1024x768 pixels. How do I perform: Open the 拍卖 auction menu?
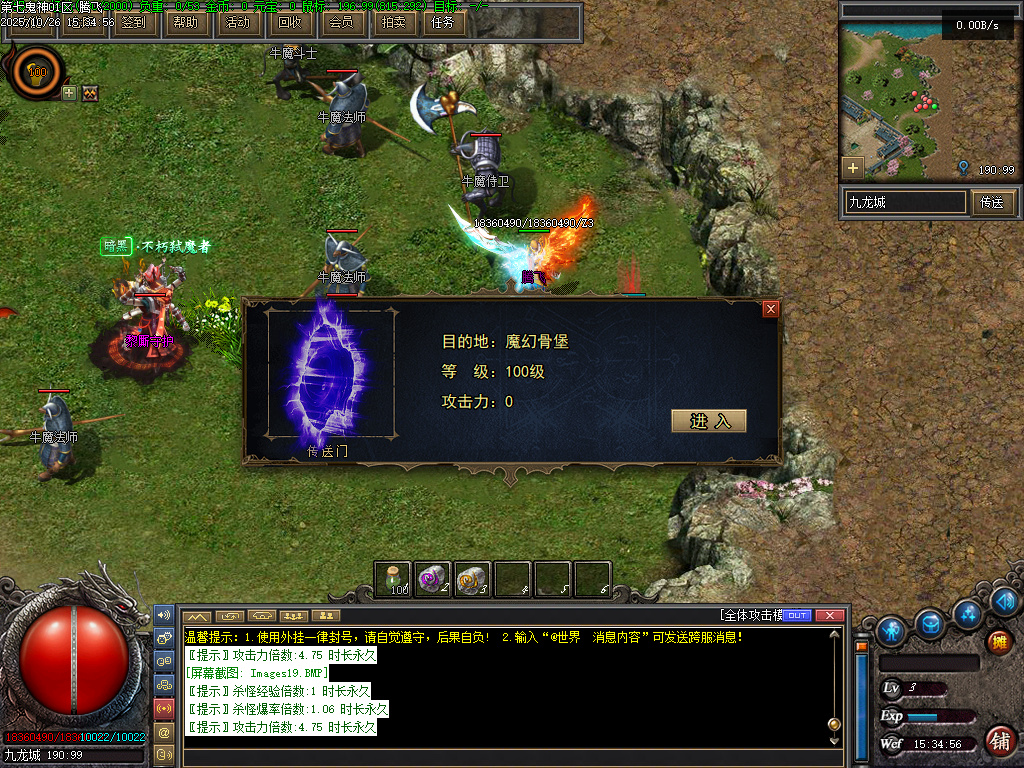pos(393,22)
